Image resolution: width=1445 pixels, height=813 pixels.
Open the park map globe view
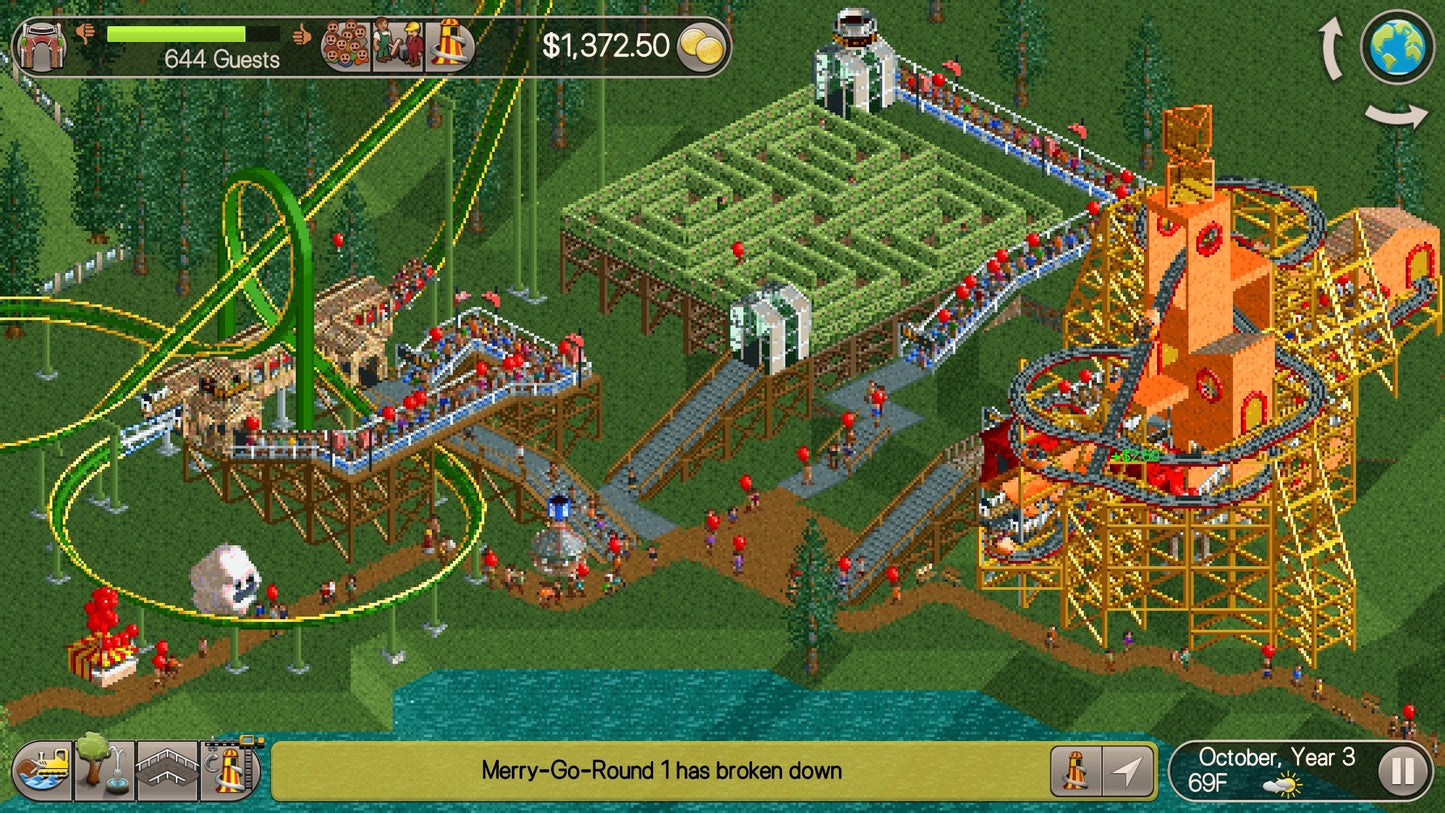coord(1397,45)
